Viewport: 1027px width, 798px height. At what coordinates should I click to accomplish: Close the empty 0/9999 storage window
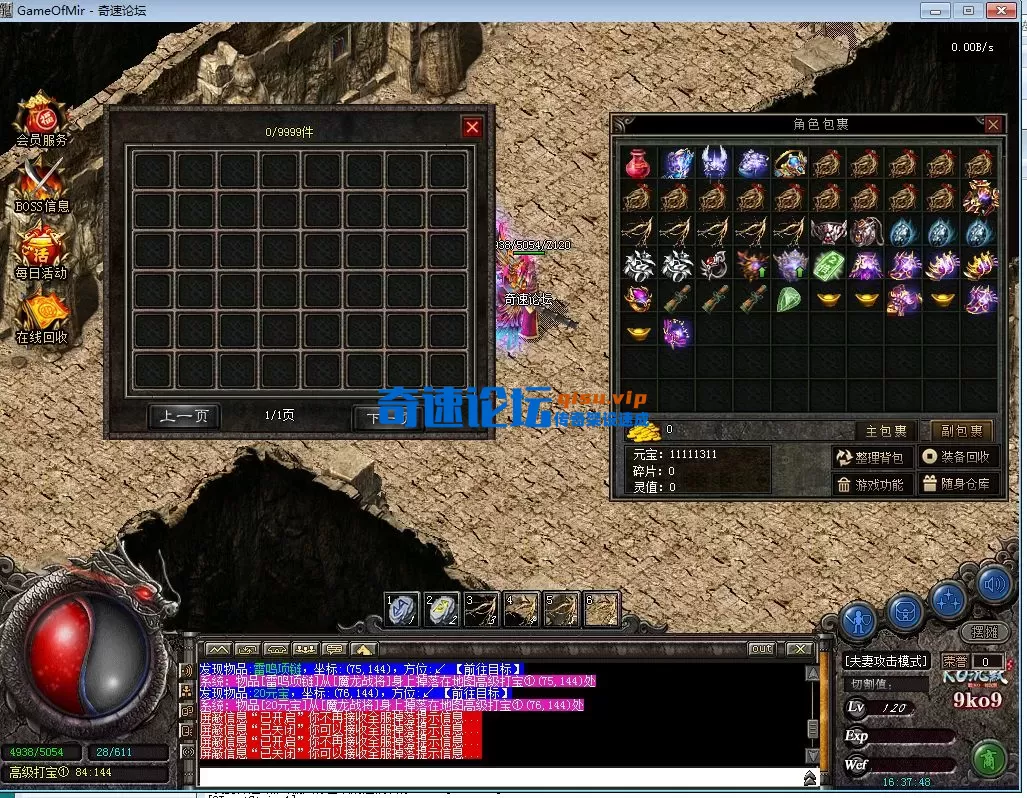473,127
